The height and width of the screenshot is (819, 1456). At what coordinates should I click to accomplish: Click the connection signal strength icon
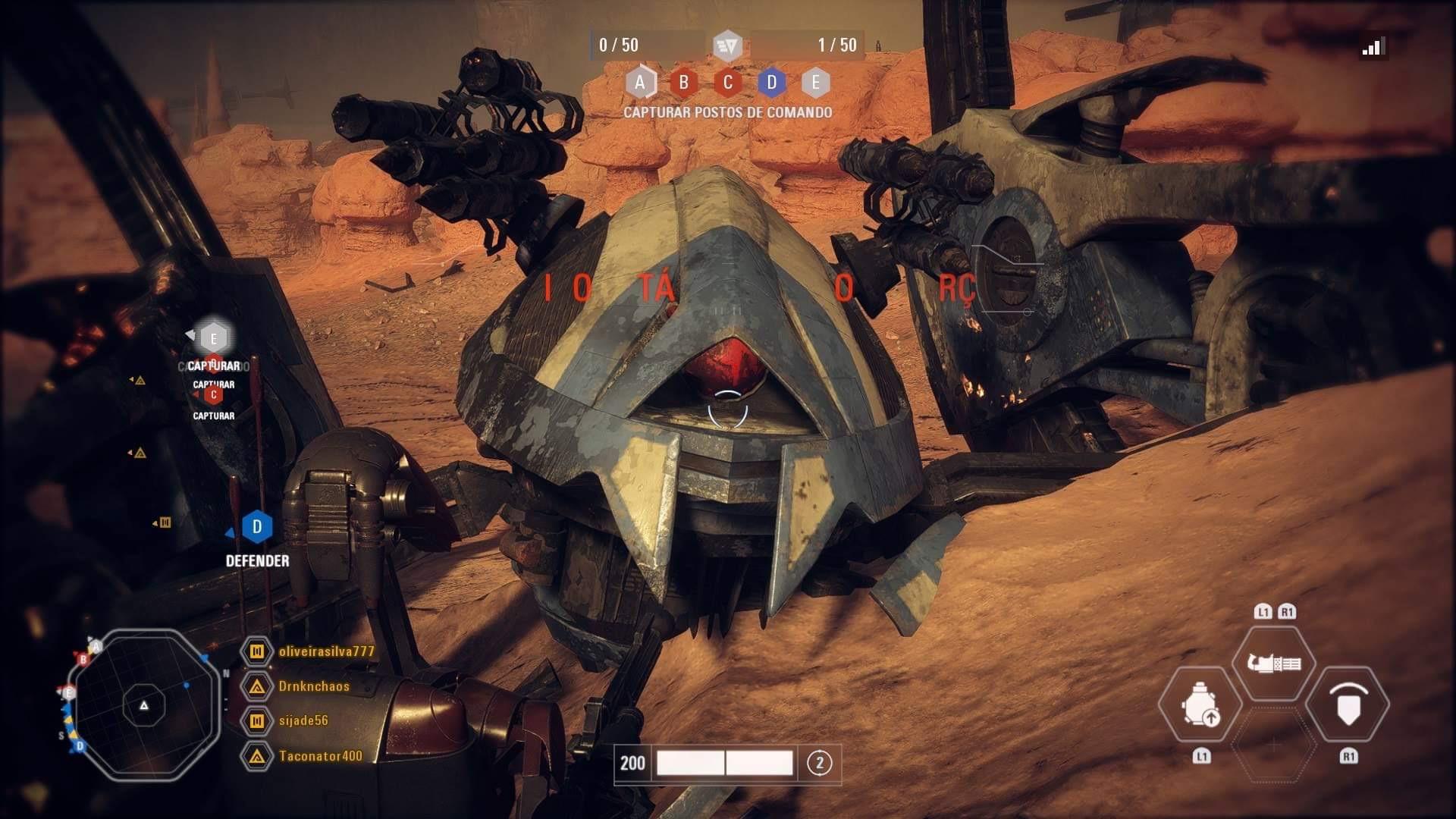tap(1373, 47)
